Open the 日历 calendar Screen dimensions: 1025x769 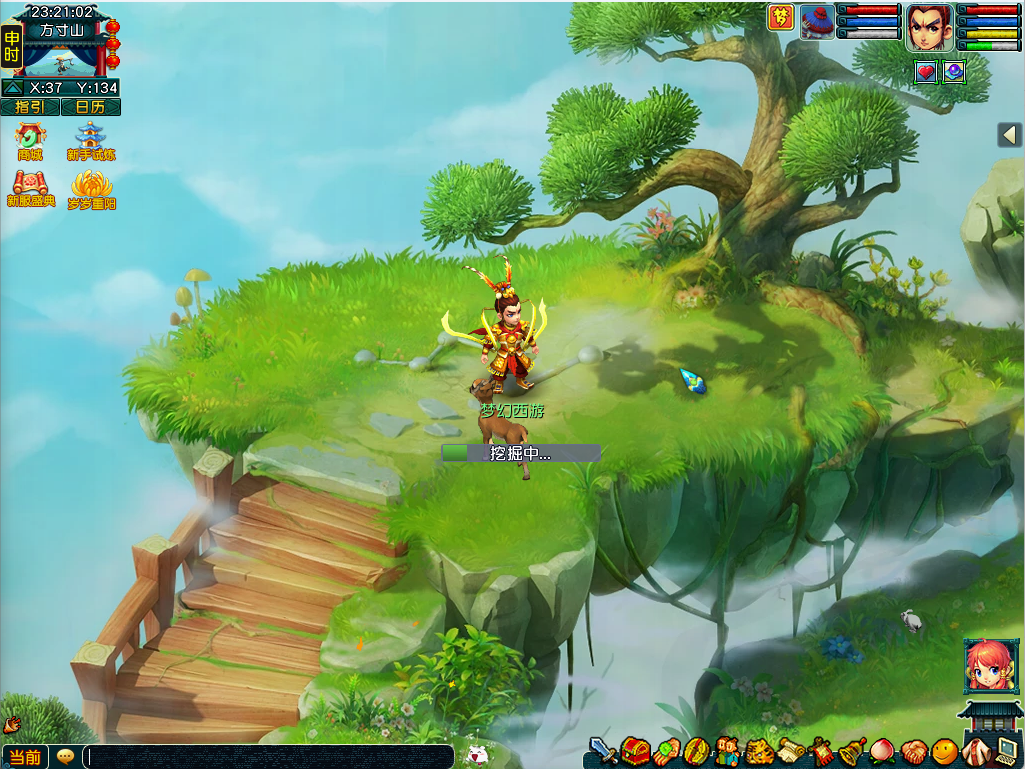pos(90,107)
